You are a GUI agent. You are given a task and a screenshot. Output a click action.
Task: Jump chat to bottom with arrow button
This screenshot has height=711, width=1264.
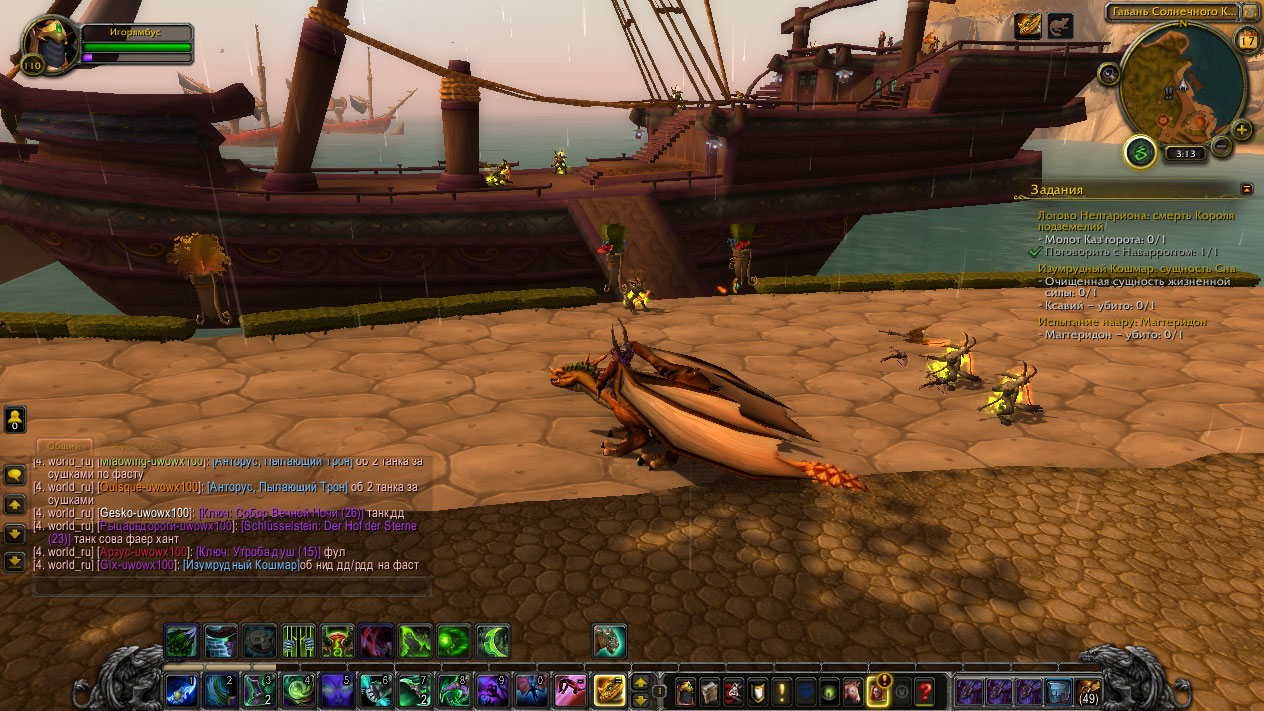point(15,562)
